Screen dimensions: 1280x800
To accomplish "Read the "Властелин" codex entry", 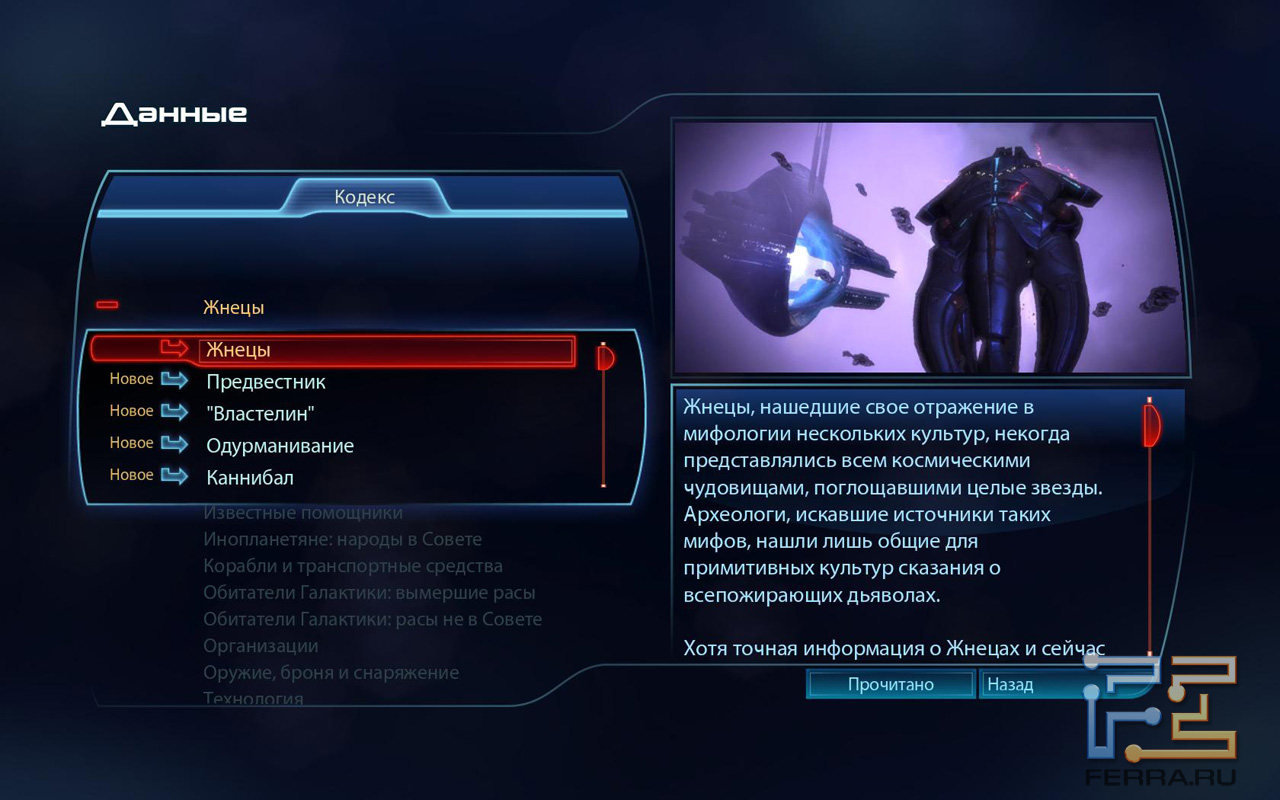I will tap(260, 414).
